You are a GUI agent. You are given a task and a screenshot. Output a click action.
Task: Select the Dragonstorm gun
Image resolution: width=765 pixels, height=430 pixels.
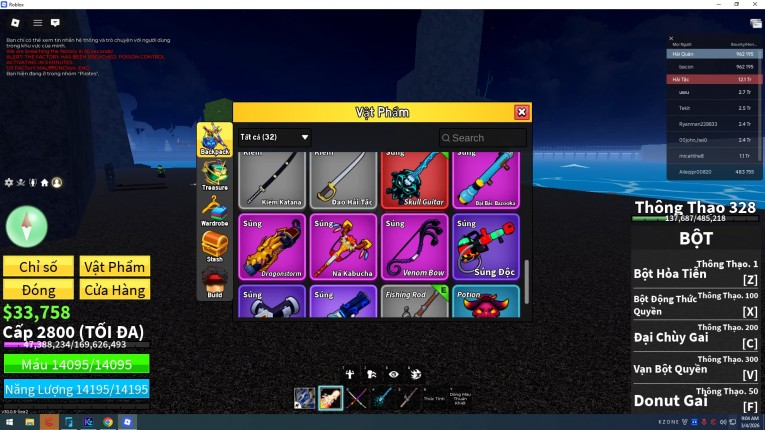coord(272,247)
